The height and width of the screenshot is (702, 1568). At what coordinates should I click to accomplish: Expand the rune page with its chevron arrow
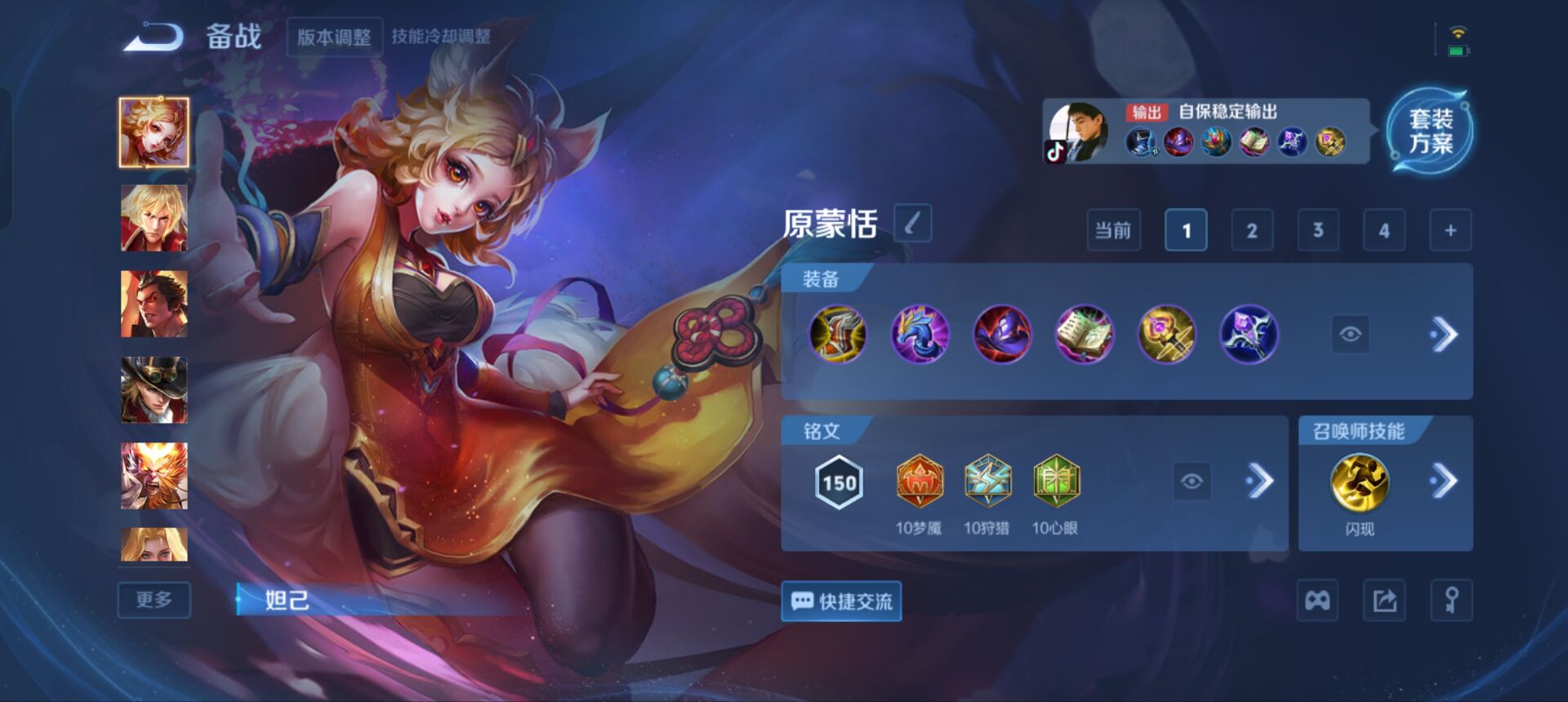point(1260,482)
